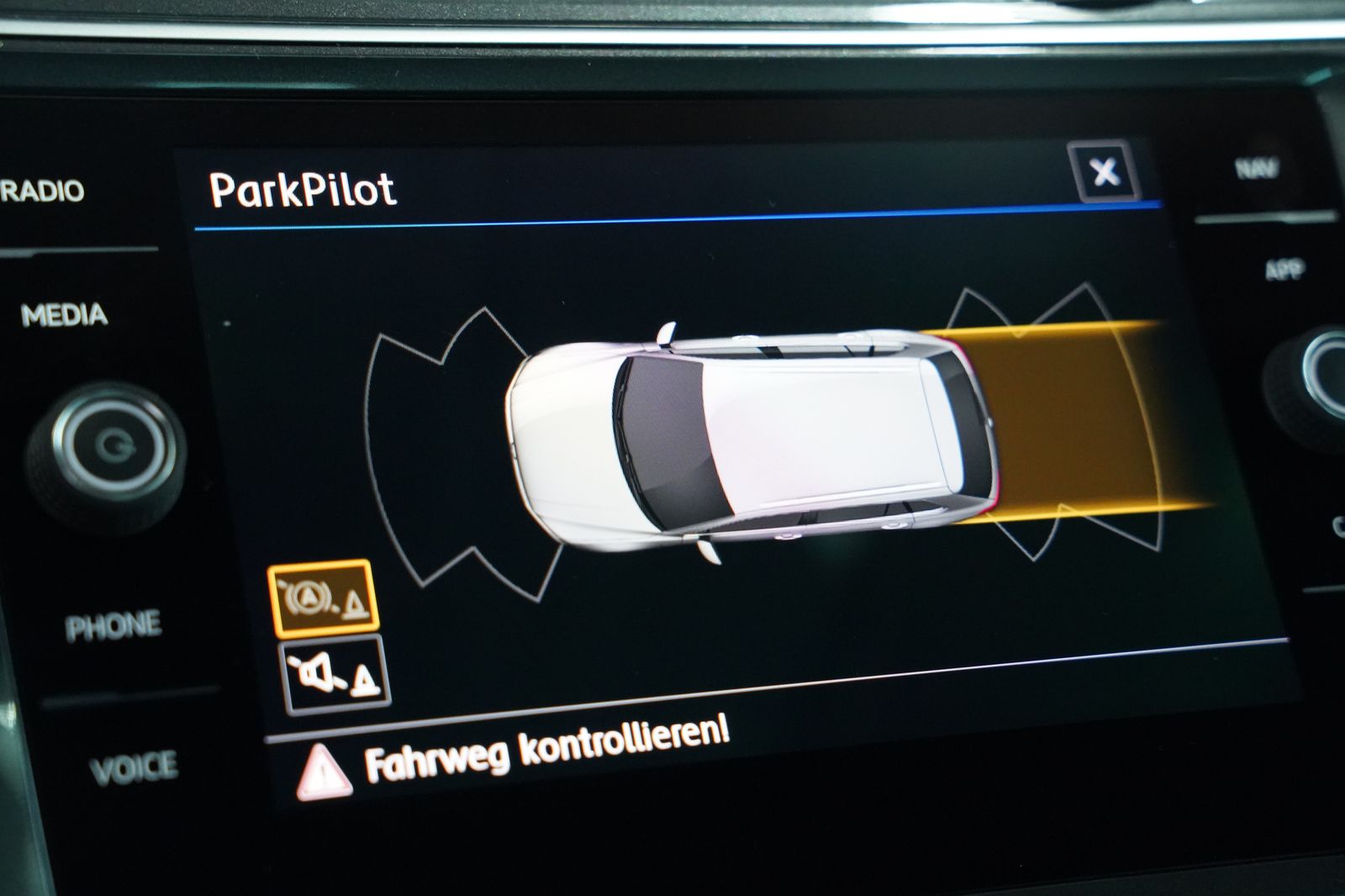The image size is (1345, 896).
Task: Switch to the MEDIA source
Action: (65, 315)
